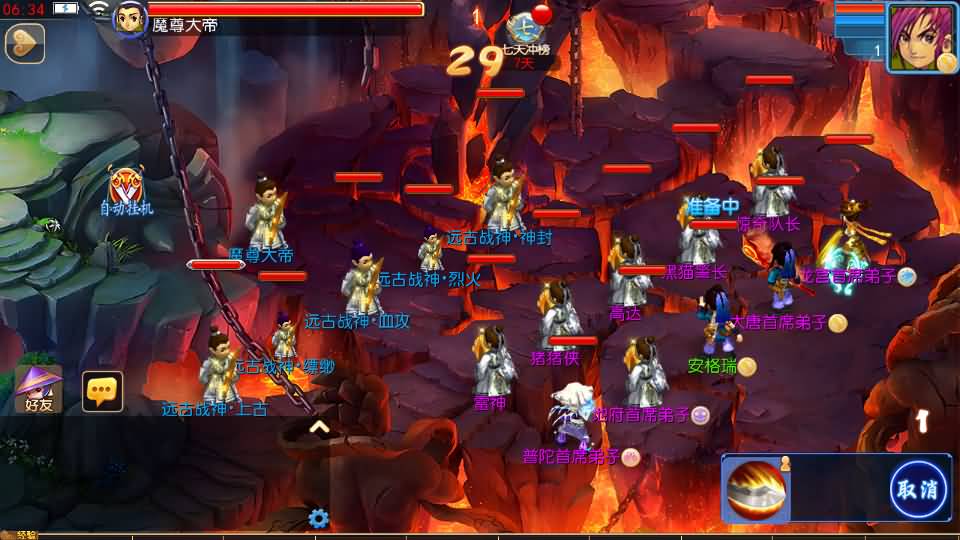Toggle 自动挂机 auto-battle
This screenshot has width=960, height=540.
tap(126, 188)
